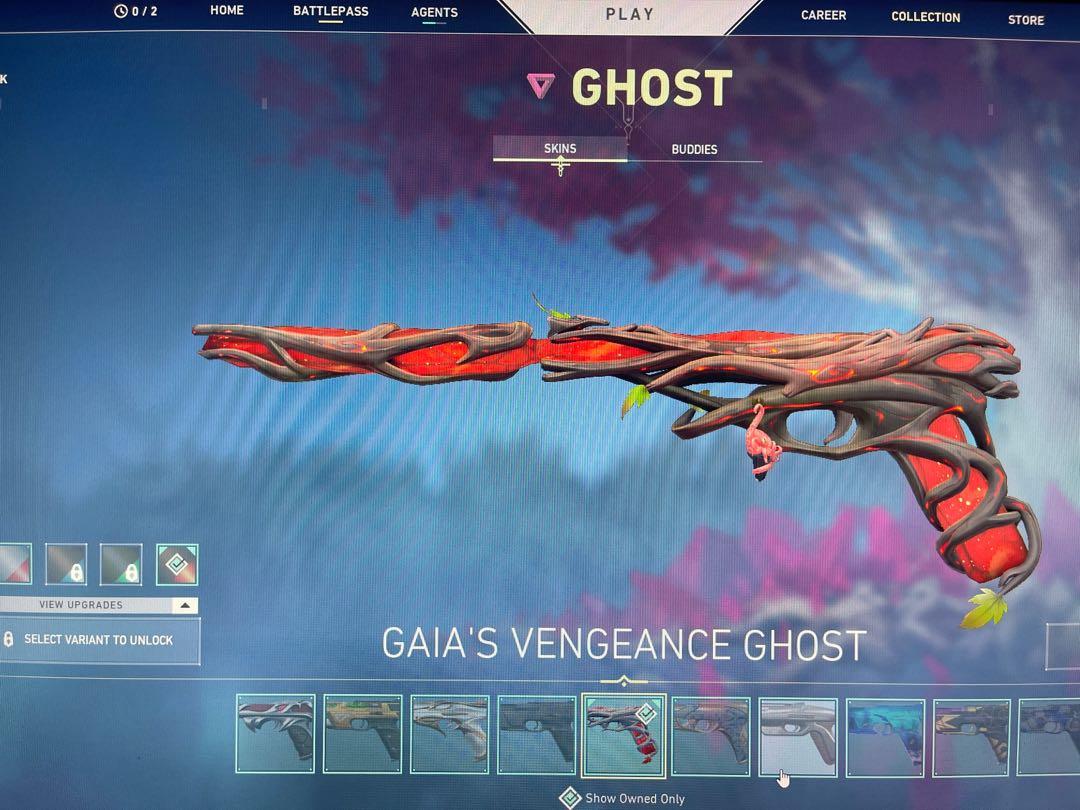This screenshot has height=810, width=1080.
Task: Select the white dragon-style Ghost skin thumbnail
Action: (x=450, y=735)
